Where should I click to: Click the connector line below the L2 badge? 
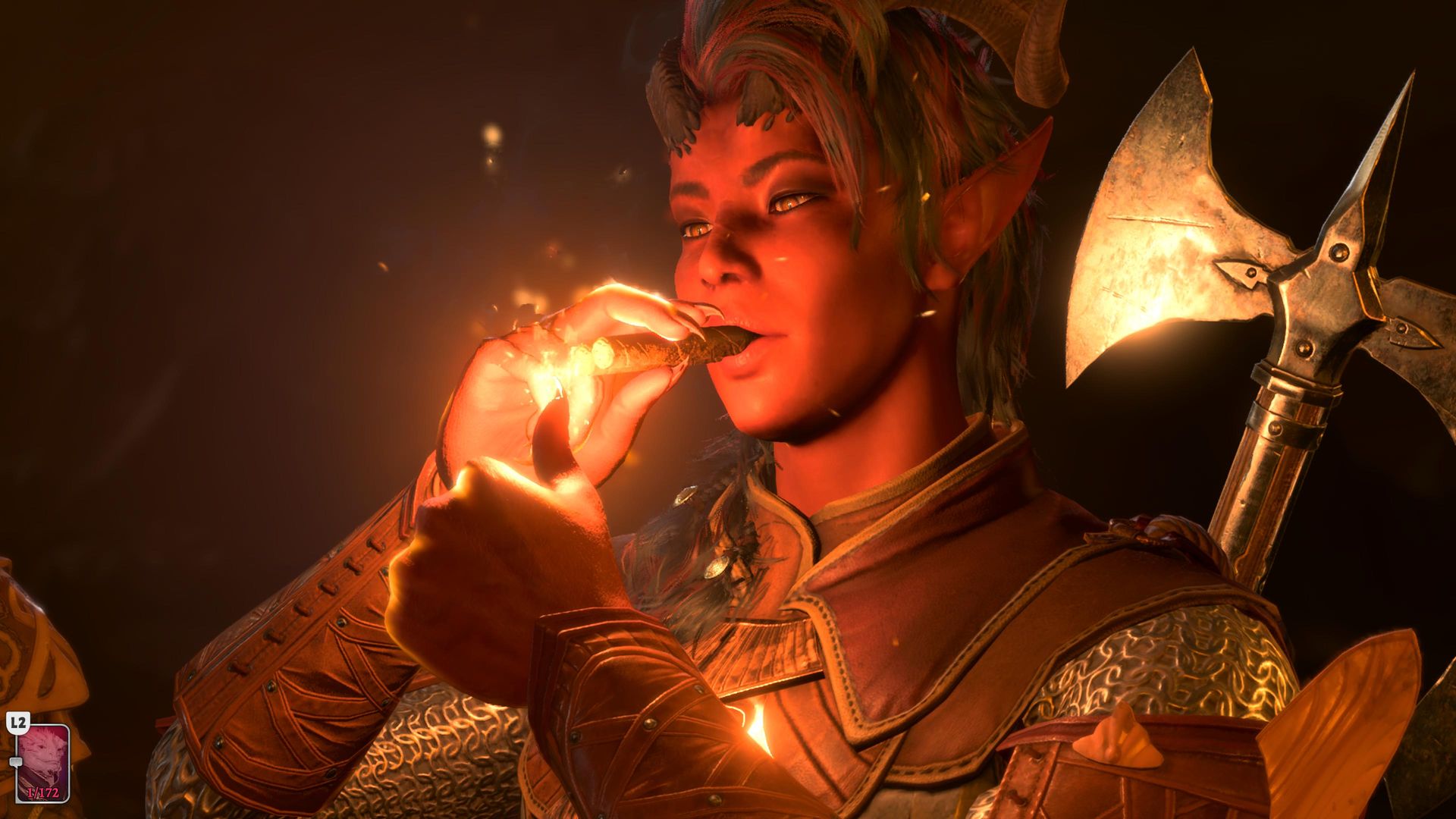click(x=16, y=745)
